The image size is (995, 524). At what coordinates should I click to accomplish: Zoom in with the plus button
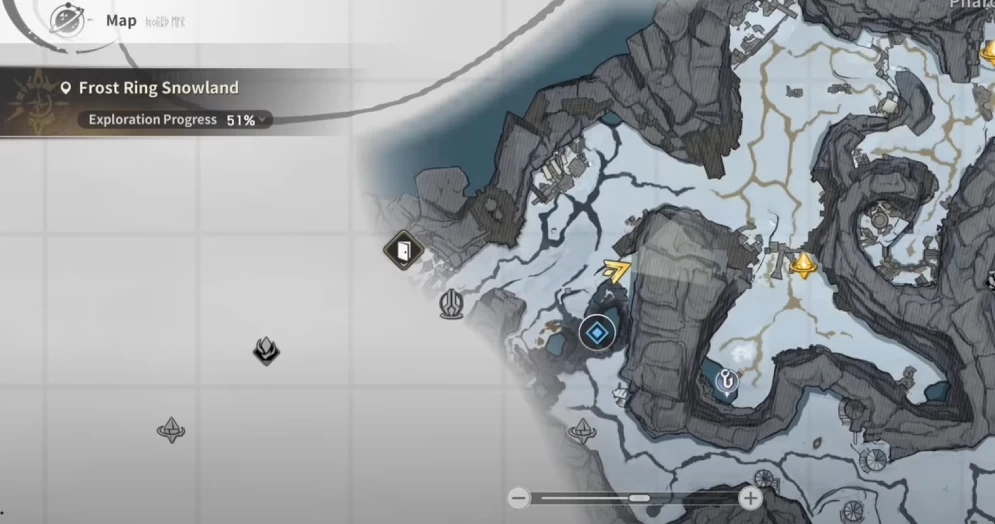pos(750,498)
